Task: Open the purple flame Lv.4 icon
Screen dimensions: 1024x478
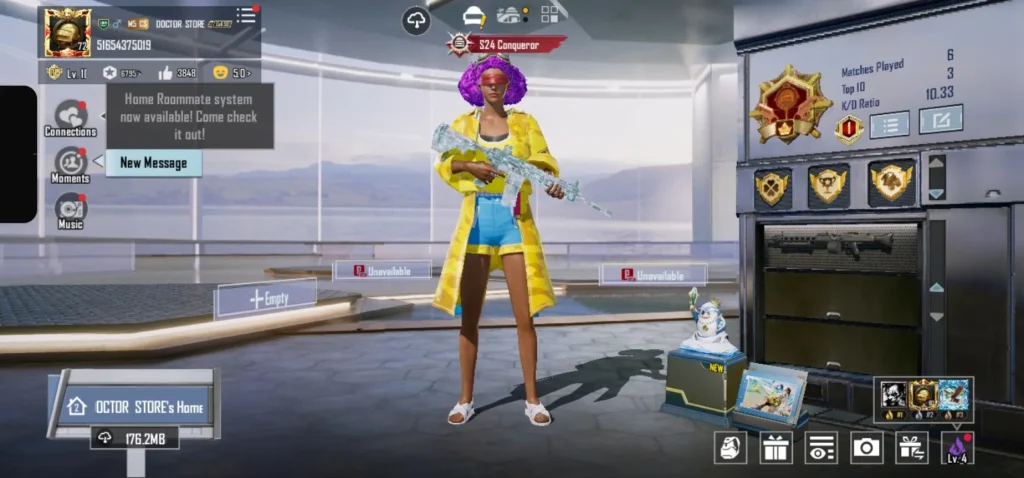Action: [957, 447]
